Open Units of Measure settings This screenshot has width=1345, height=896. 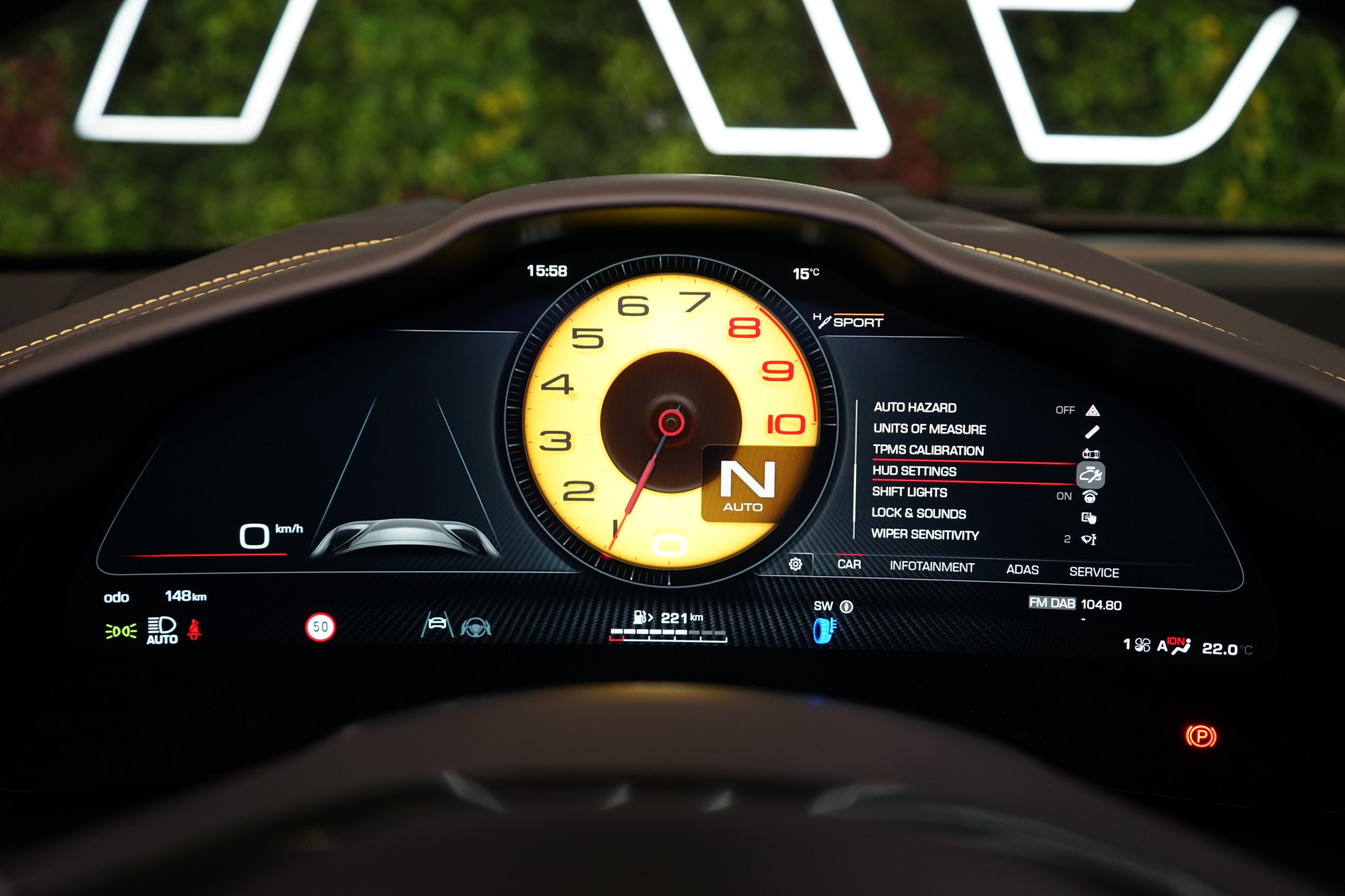(x=929, y=429)
